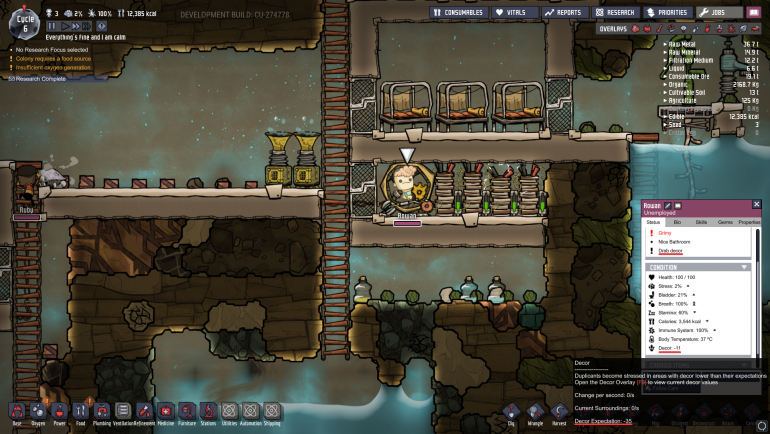Close Rowan's info panel

tap(756, 205)
